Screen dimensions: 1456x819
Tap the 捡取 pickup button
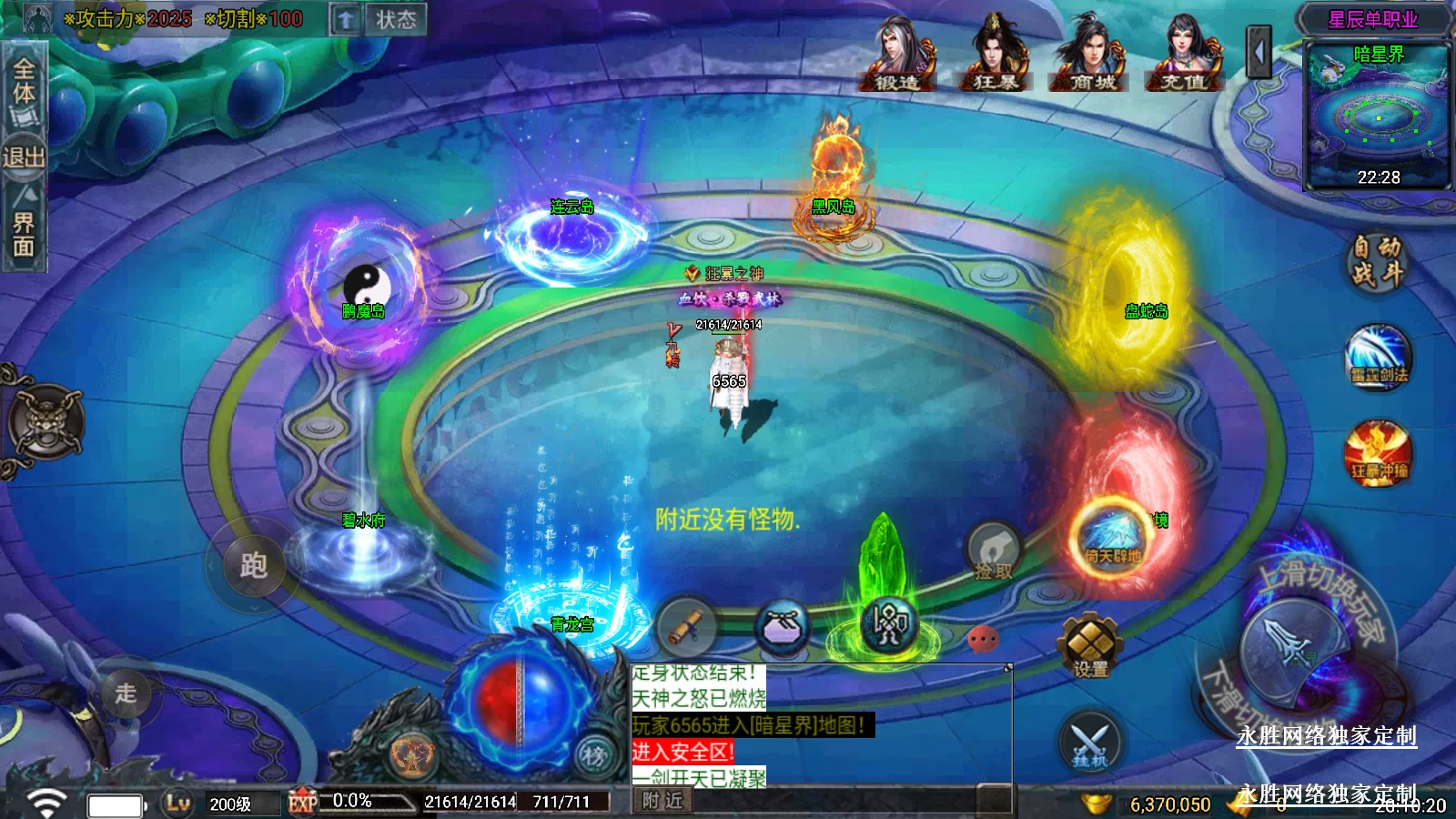point(993,552)
